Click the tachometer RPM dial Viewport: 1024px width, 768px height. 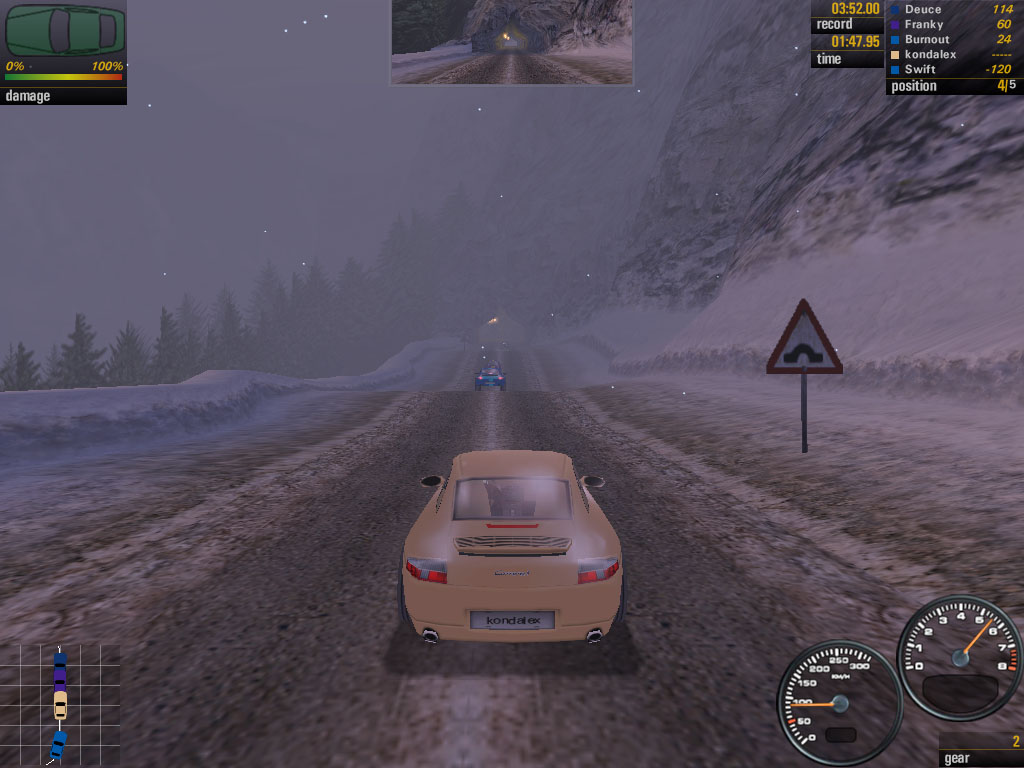[959, 657]
